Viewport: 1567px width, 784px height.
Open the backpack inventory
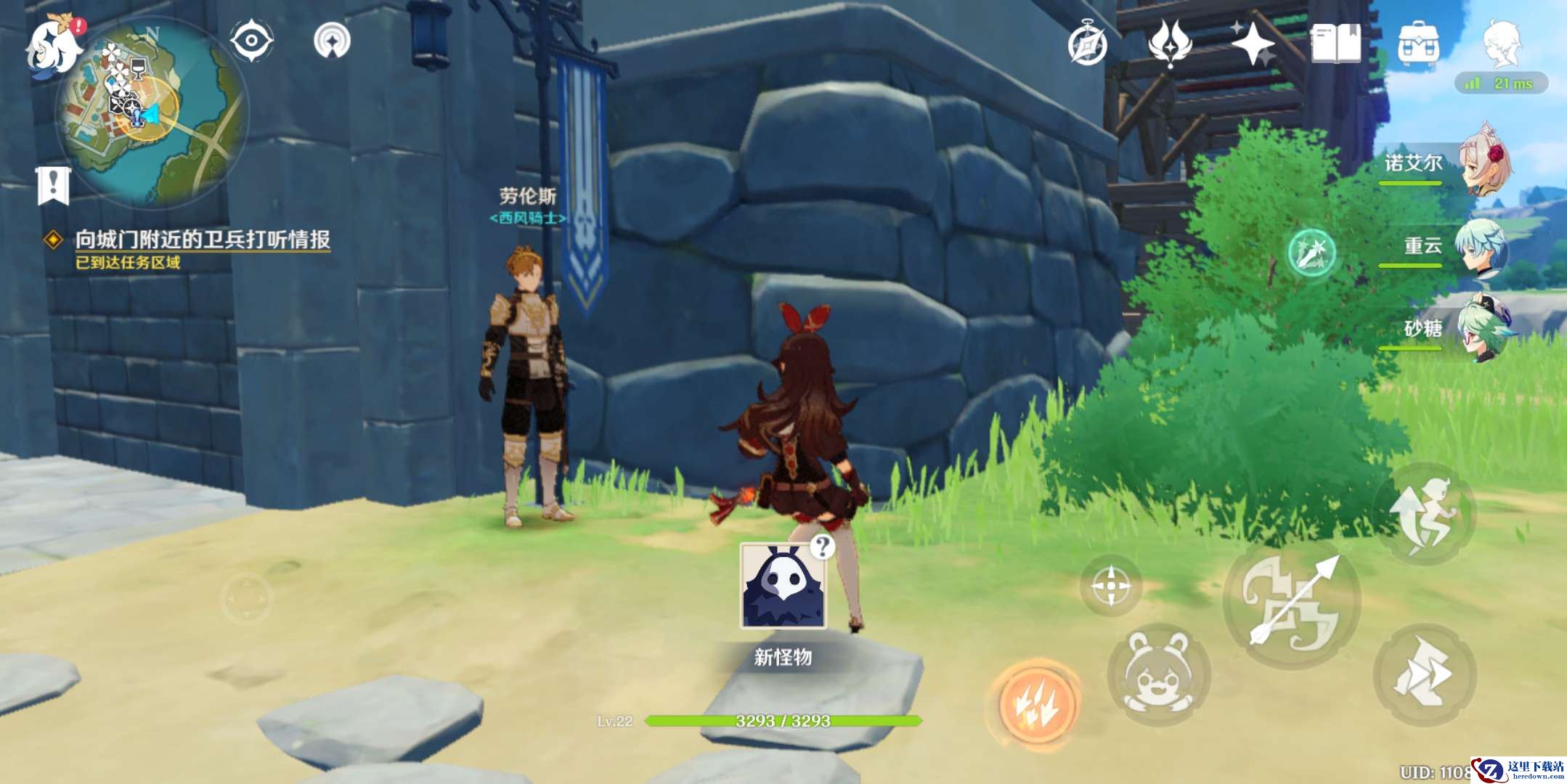point(1417,44)
